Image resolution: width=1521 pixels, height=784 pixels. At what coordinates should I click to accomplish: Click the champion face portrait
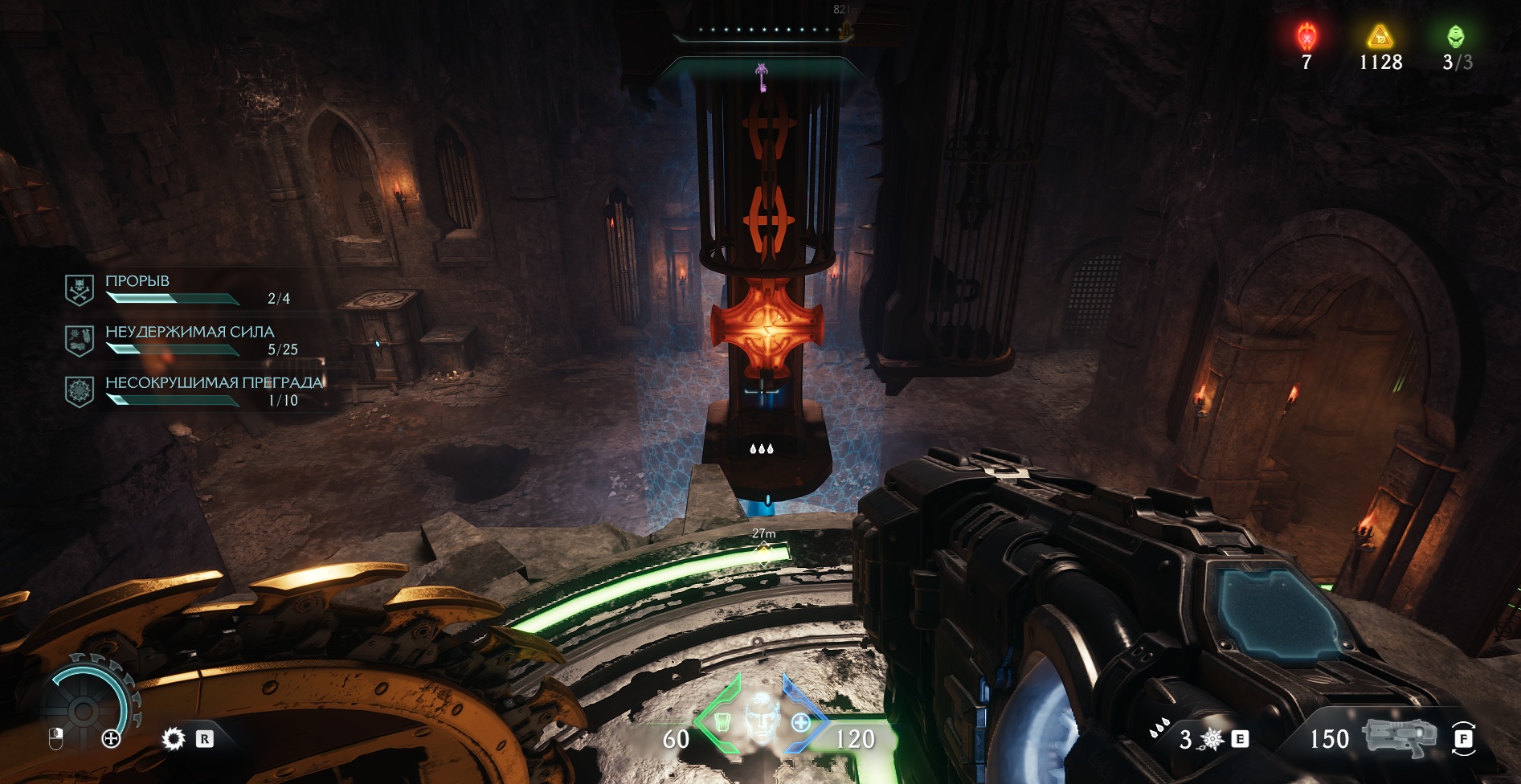coord(759,716)
